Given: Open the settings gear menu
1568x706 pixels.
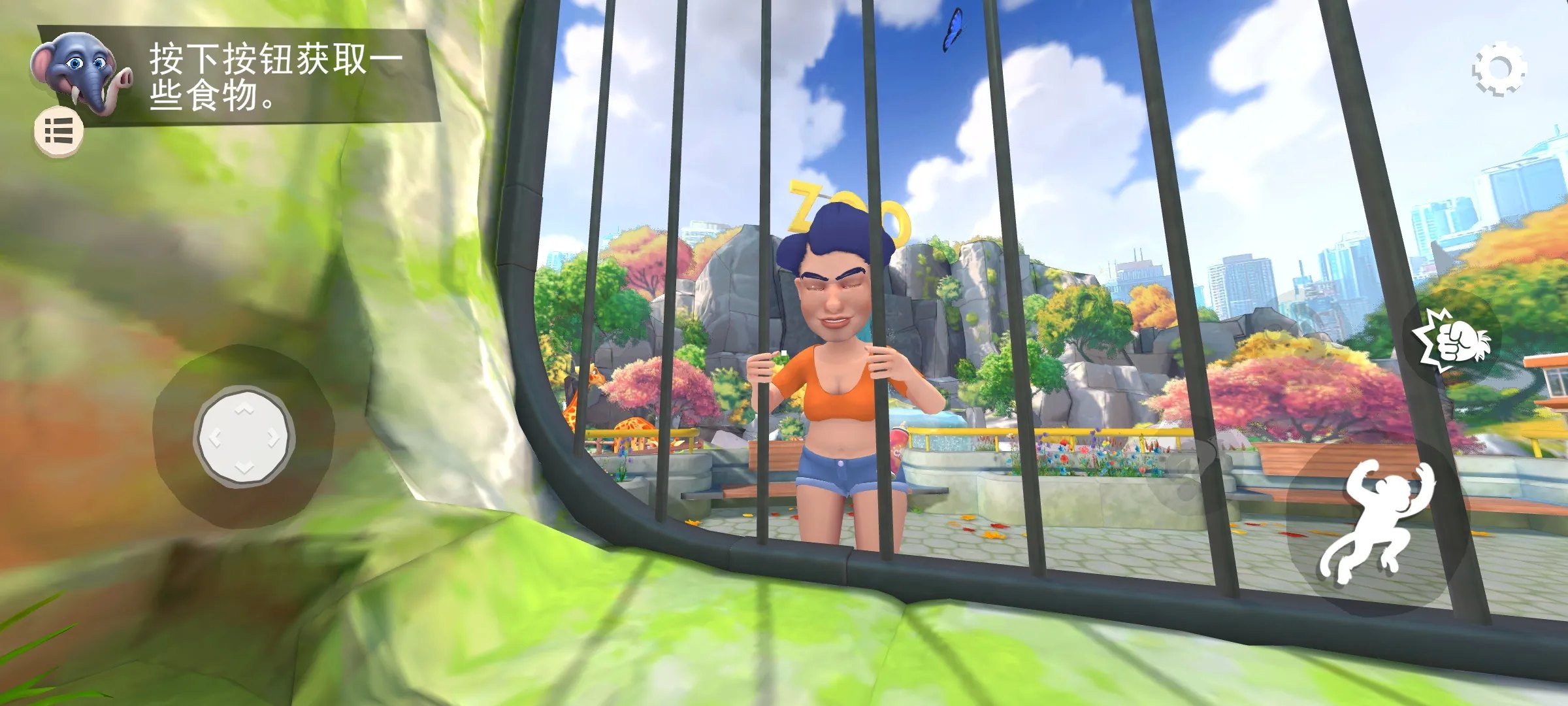Looking at the screenshot, I should pos(1499,69).
